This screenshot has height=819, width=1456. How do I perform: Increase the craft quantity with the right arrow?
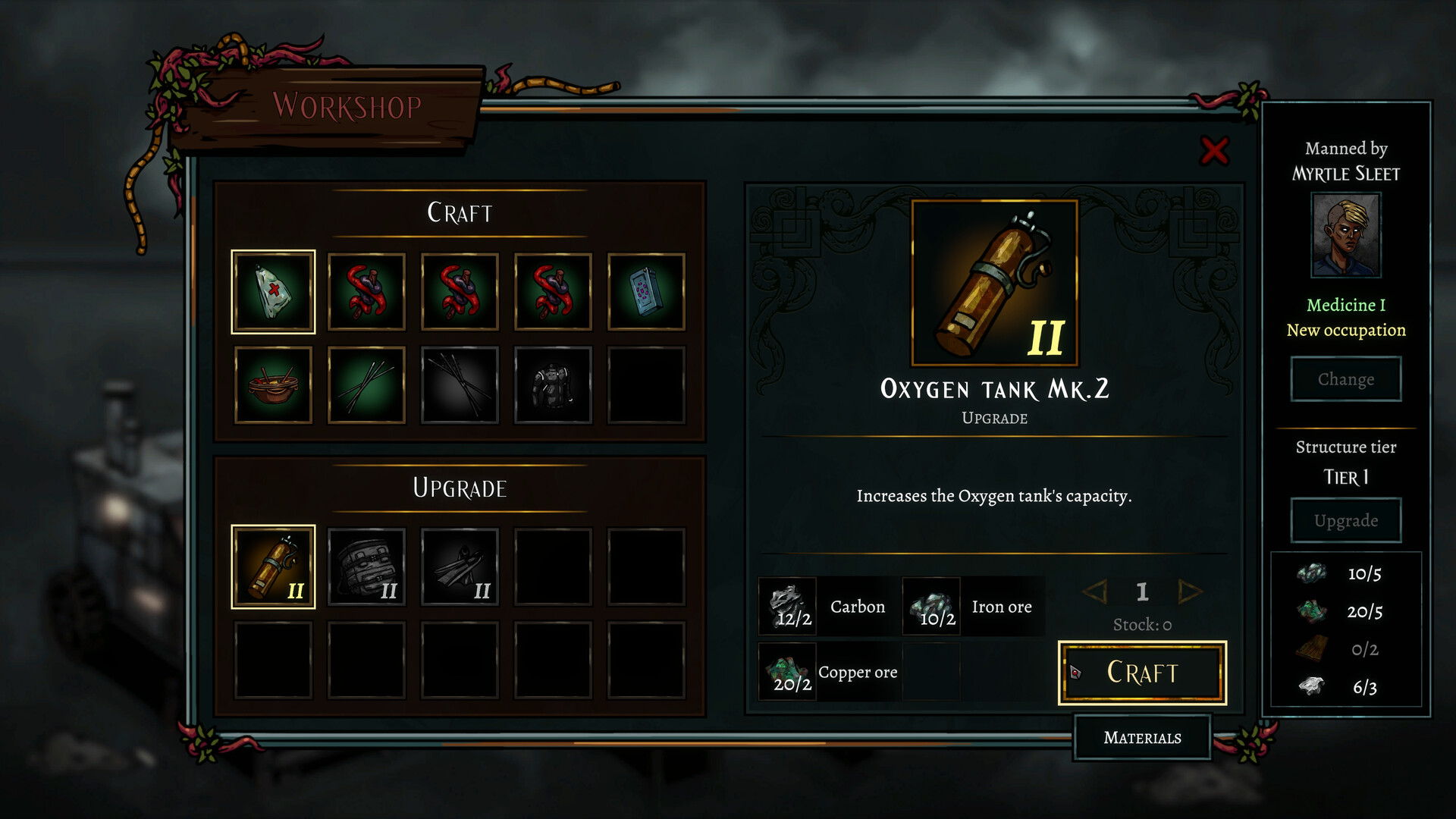tap(1190, 591)
